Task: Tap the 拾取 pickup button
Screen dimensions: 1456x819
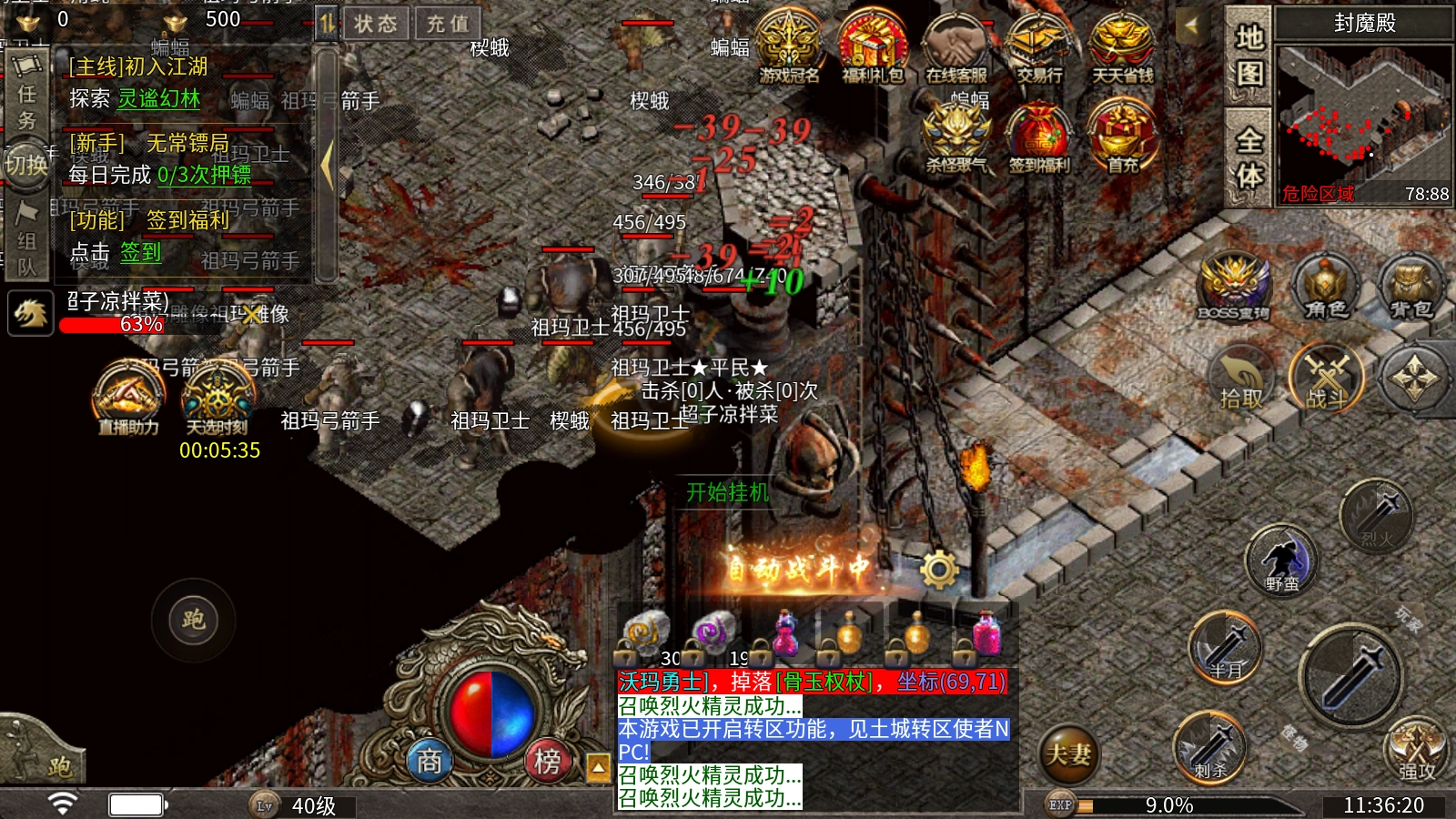Action: point(1241,379)
